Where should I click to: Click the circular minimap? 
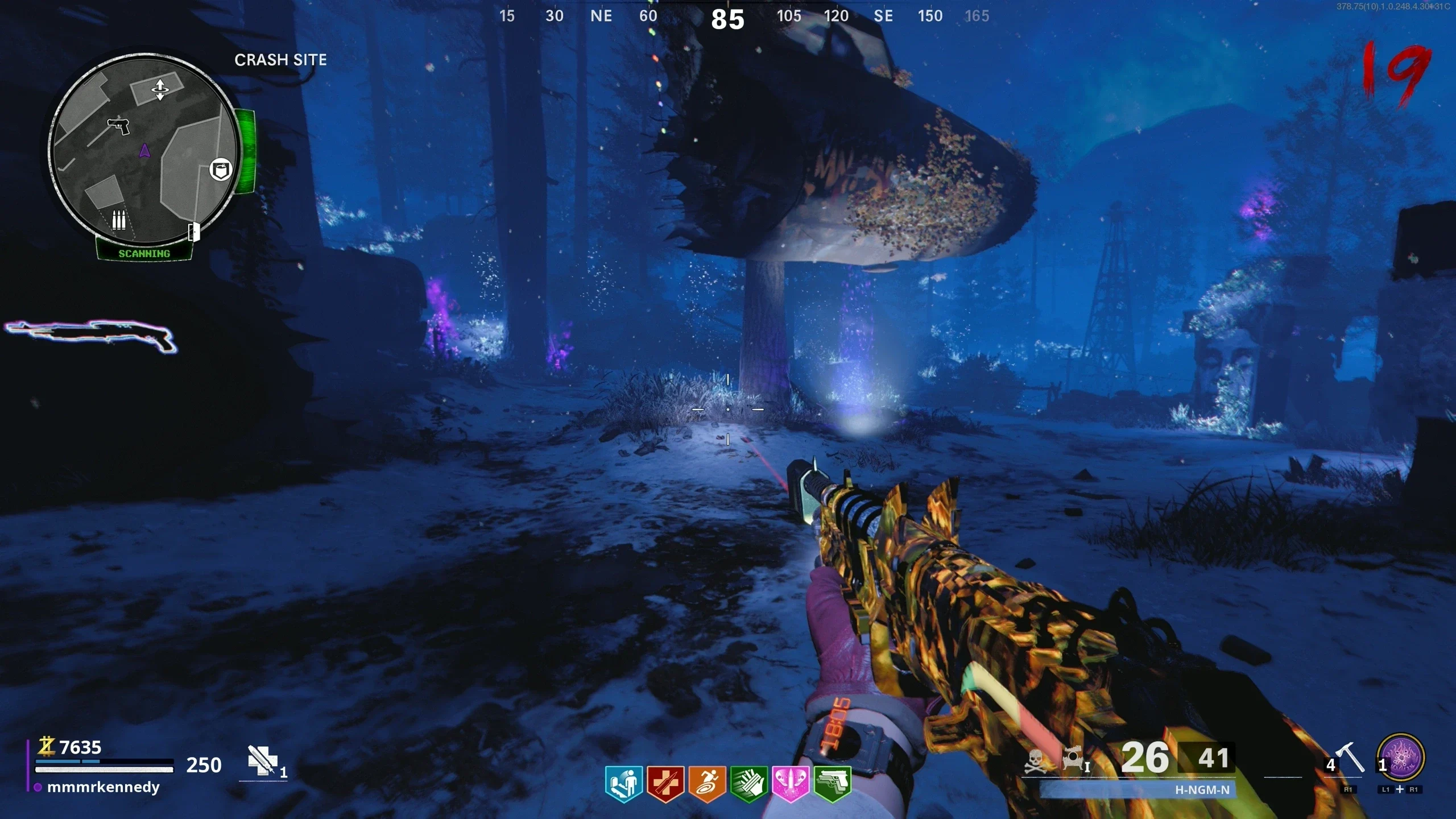144,149
